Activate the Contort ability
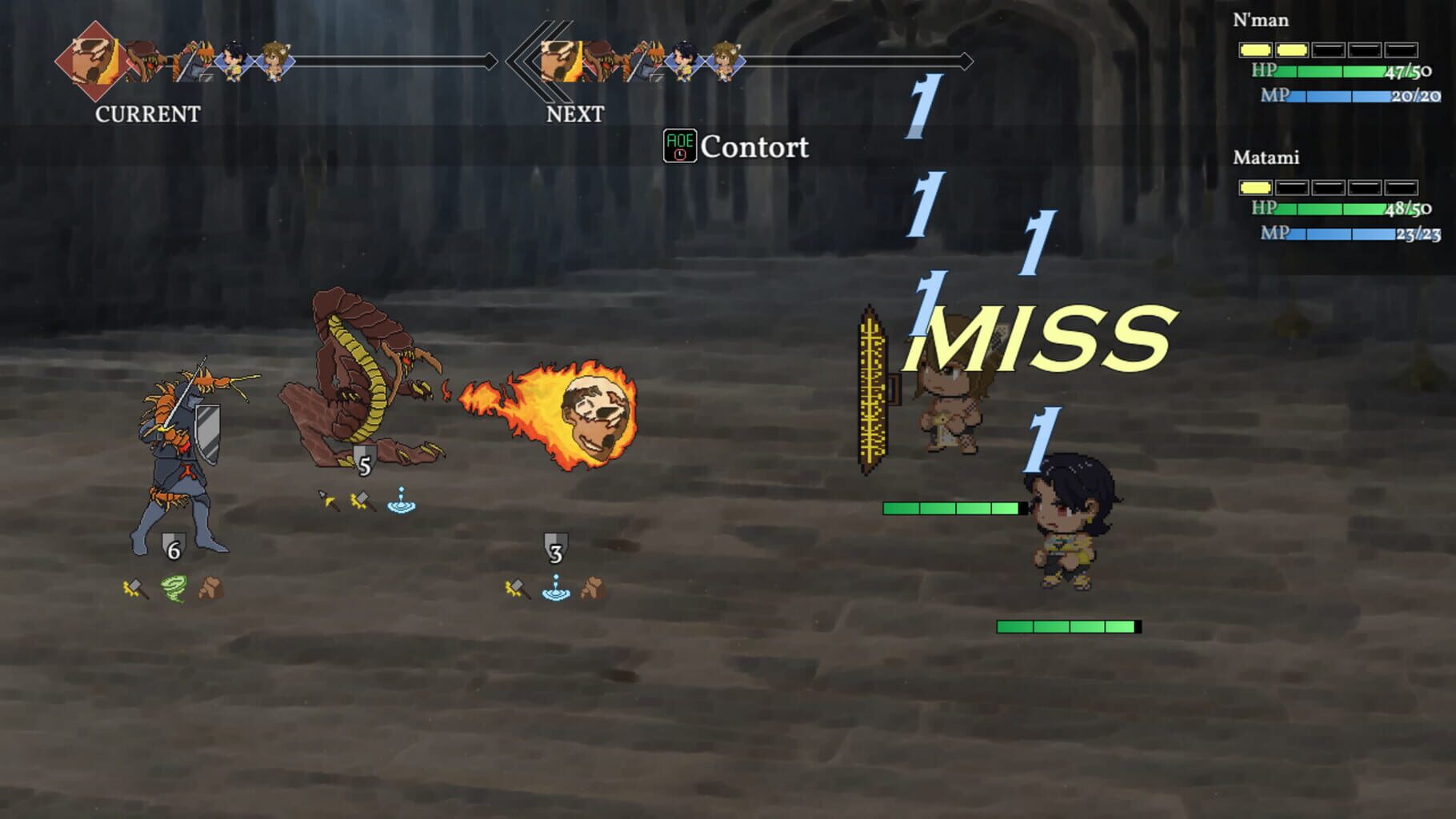 755,147
